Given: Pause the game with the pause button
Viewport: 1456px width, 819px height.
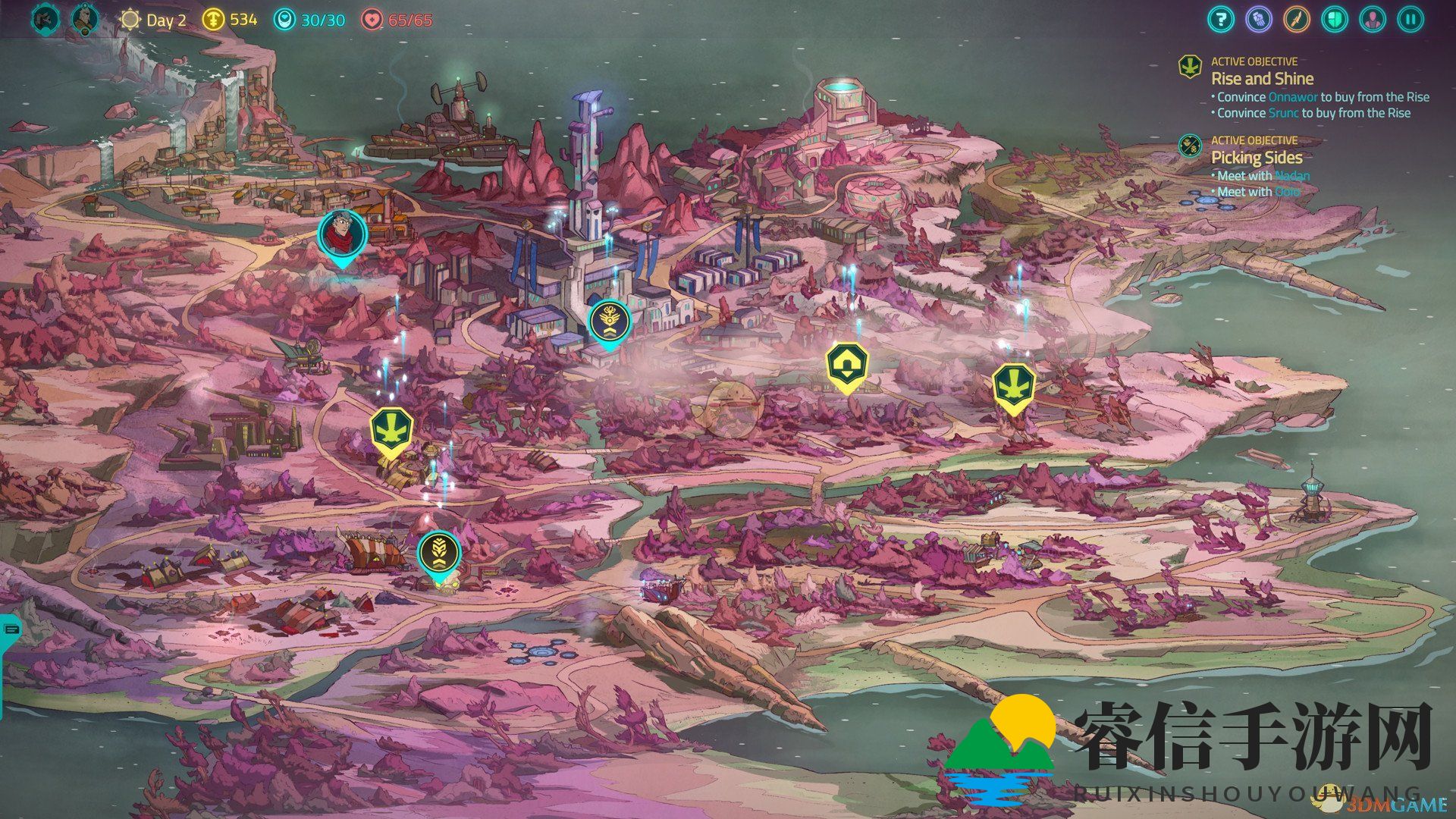Looking at the screenshot, I should [x=1410, y=19].
